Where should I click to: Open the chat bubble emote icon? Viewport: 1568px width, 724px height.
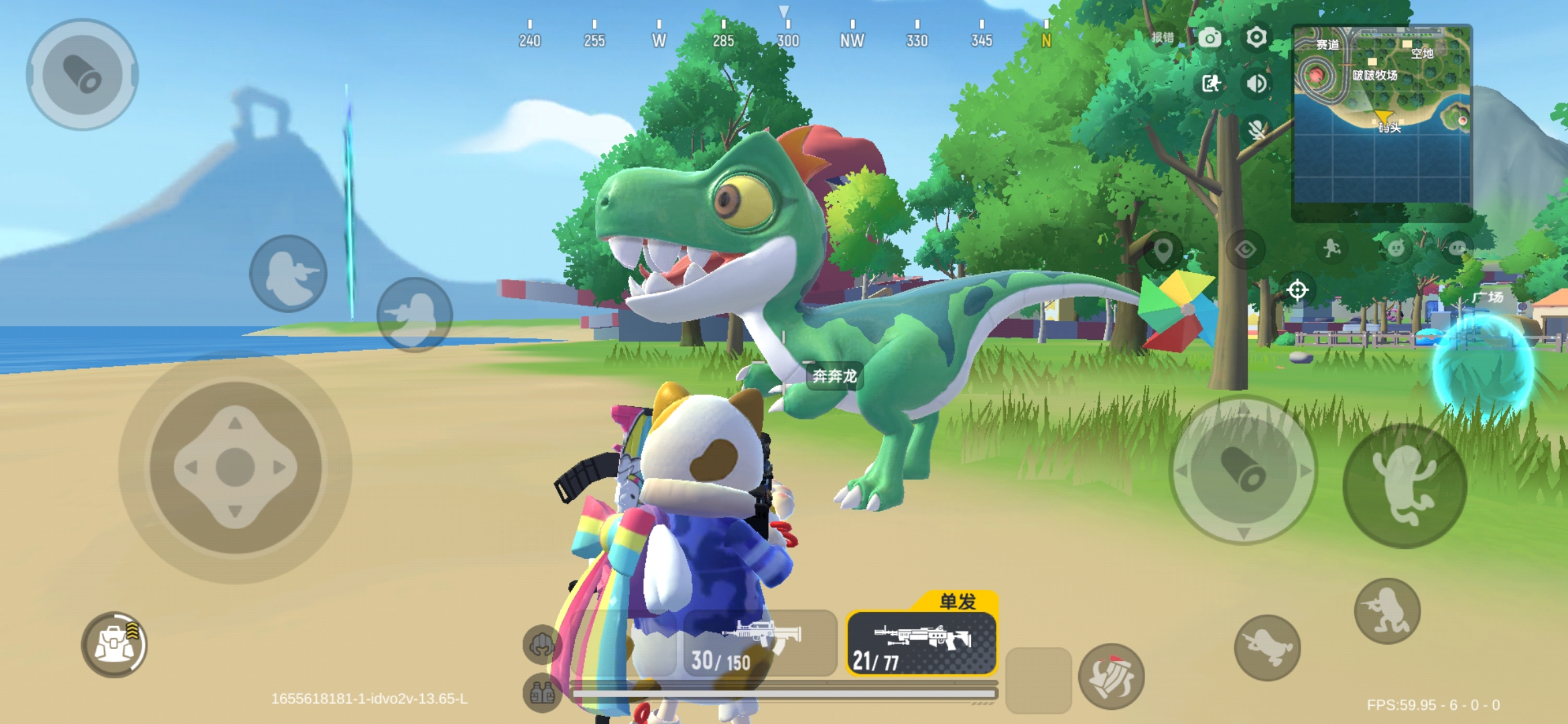(x=1457, y=249)
